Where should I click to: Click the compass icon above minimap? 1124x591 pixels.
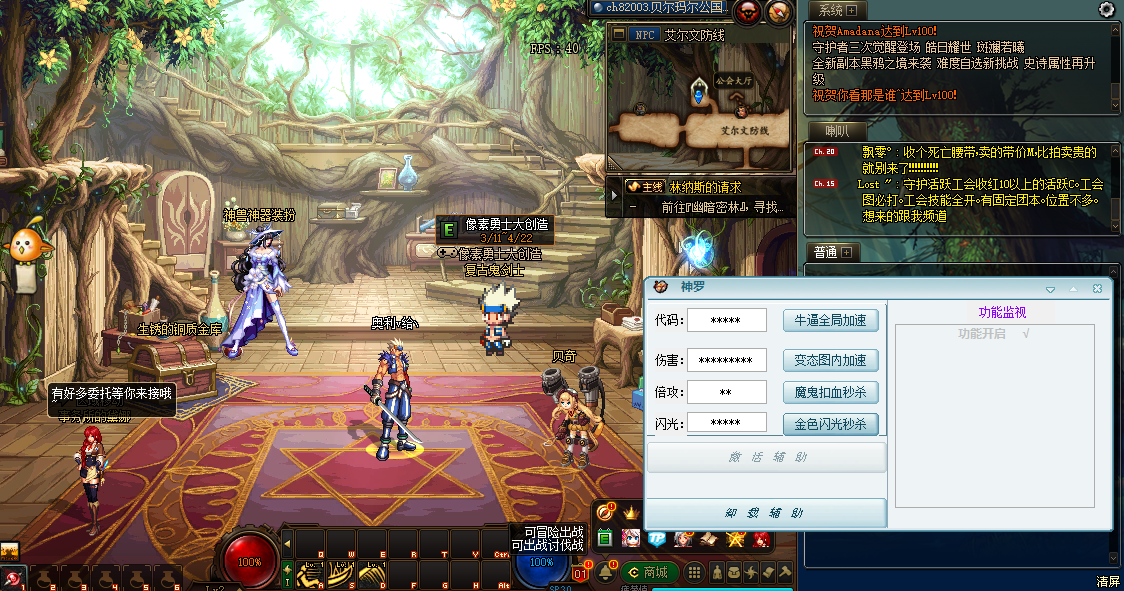(780, 11)
